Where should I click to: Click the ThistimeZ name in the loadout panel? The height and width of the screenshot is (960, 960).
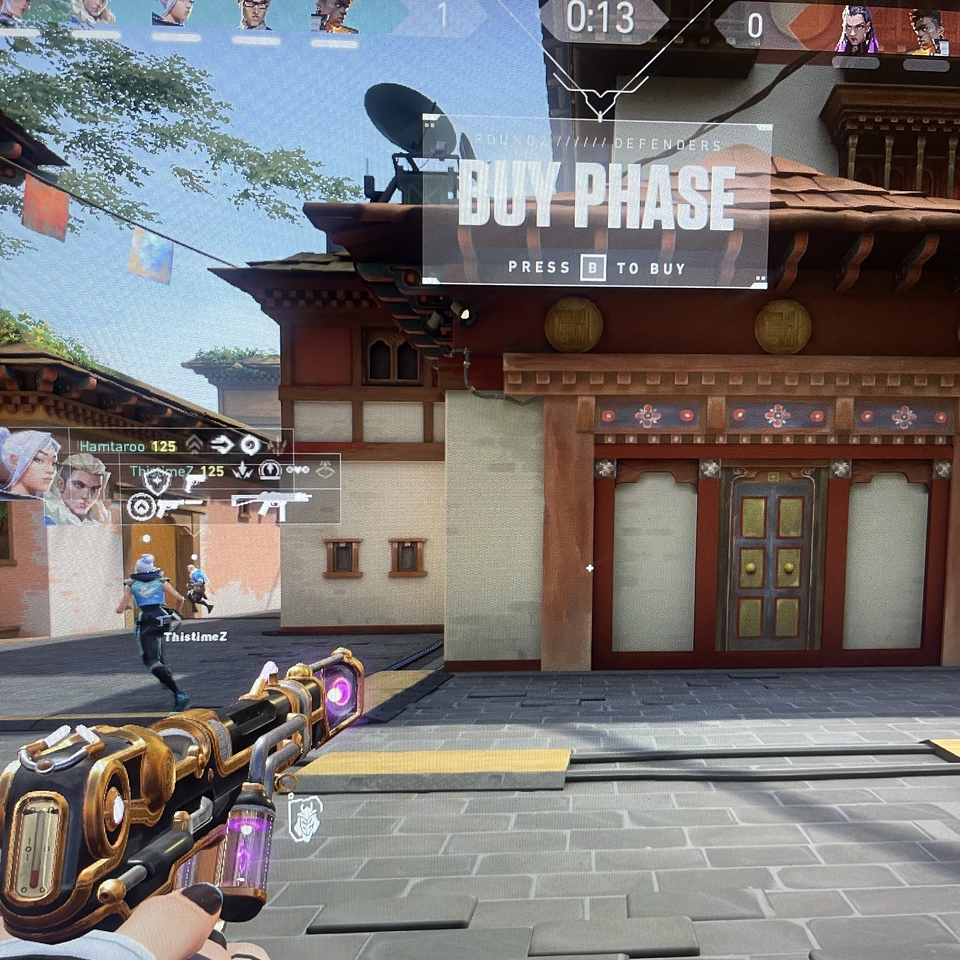162,470
